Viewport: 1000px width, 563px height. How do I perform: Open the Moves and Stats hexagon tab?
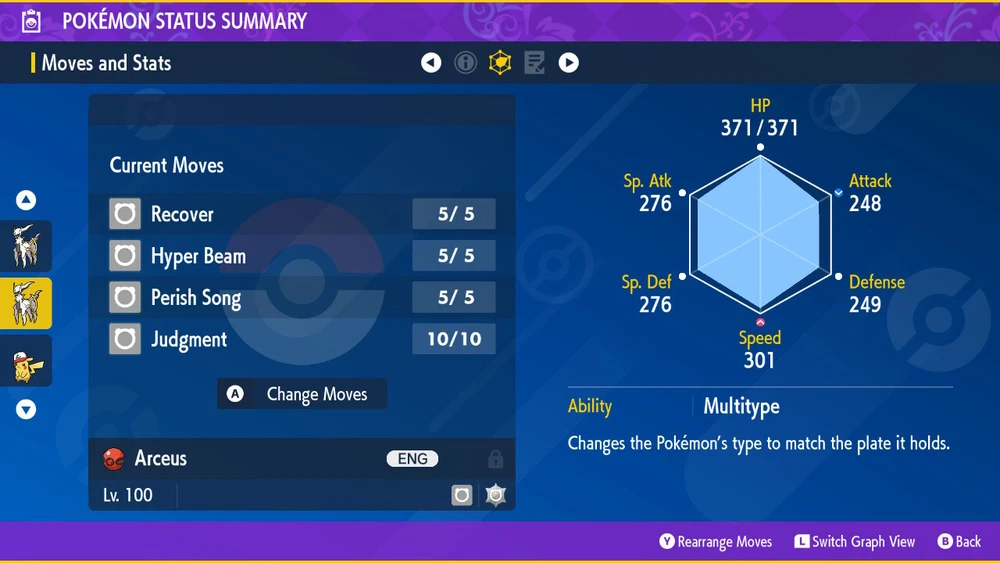click(x=499, y=63)
